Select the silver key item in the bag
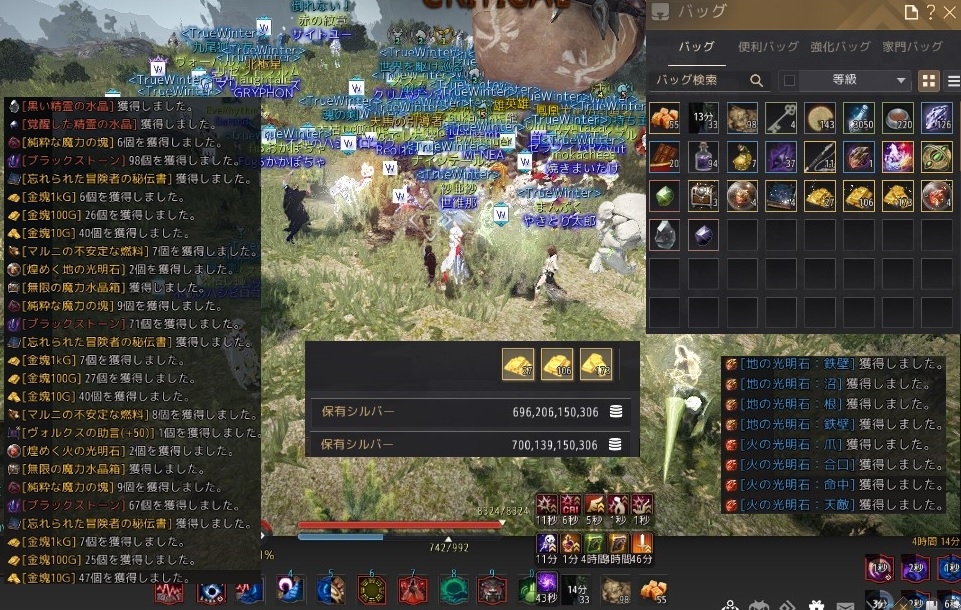Screen dimensions: 961x610 [781, 118]
